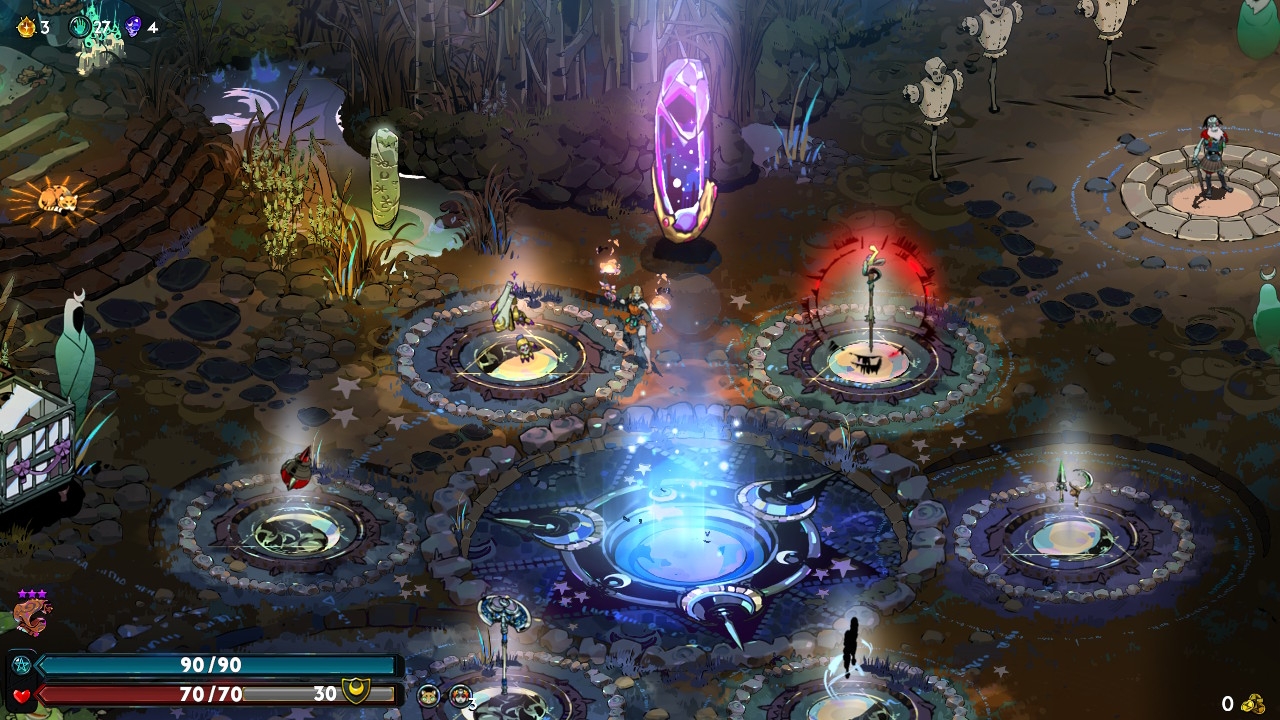Select the three-star keepsake icon
Viewport: 1280px width, 720px height.
pos(32,615)
